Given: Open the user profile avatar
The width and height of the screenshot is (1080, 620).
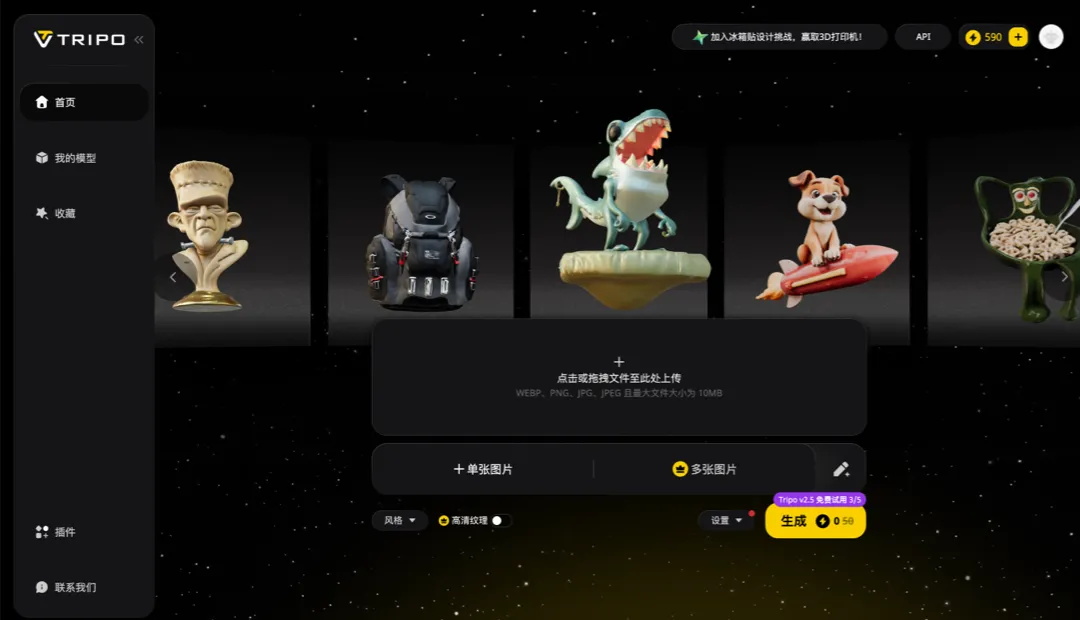Looking at the screenshot, I should click(x=1051, y=37).
